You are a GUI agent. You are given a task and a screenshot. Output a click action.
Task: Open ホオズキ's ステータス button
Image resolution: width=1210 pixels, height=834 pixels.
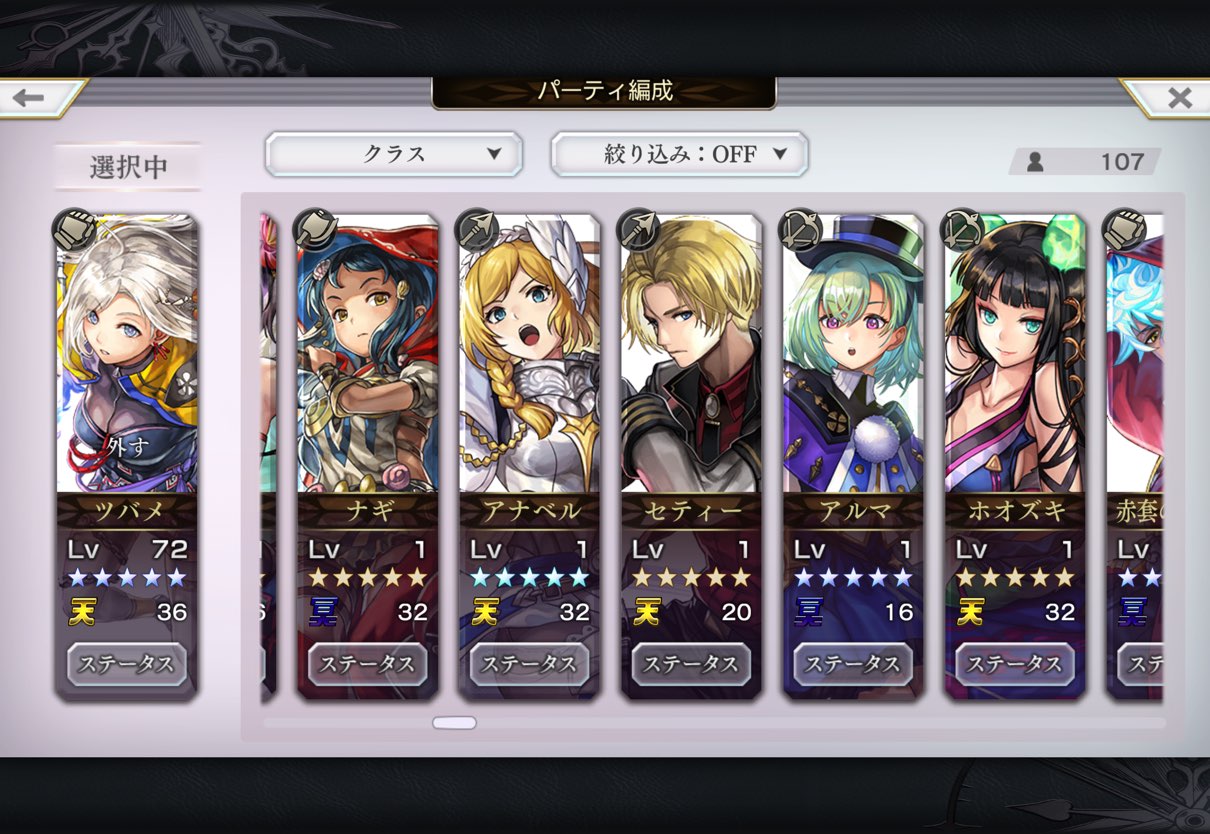(1015, 664)
